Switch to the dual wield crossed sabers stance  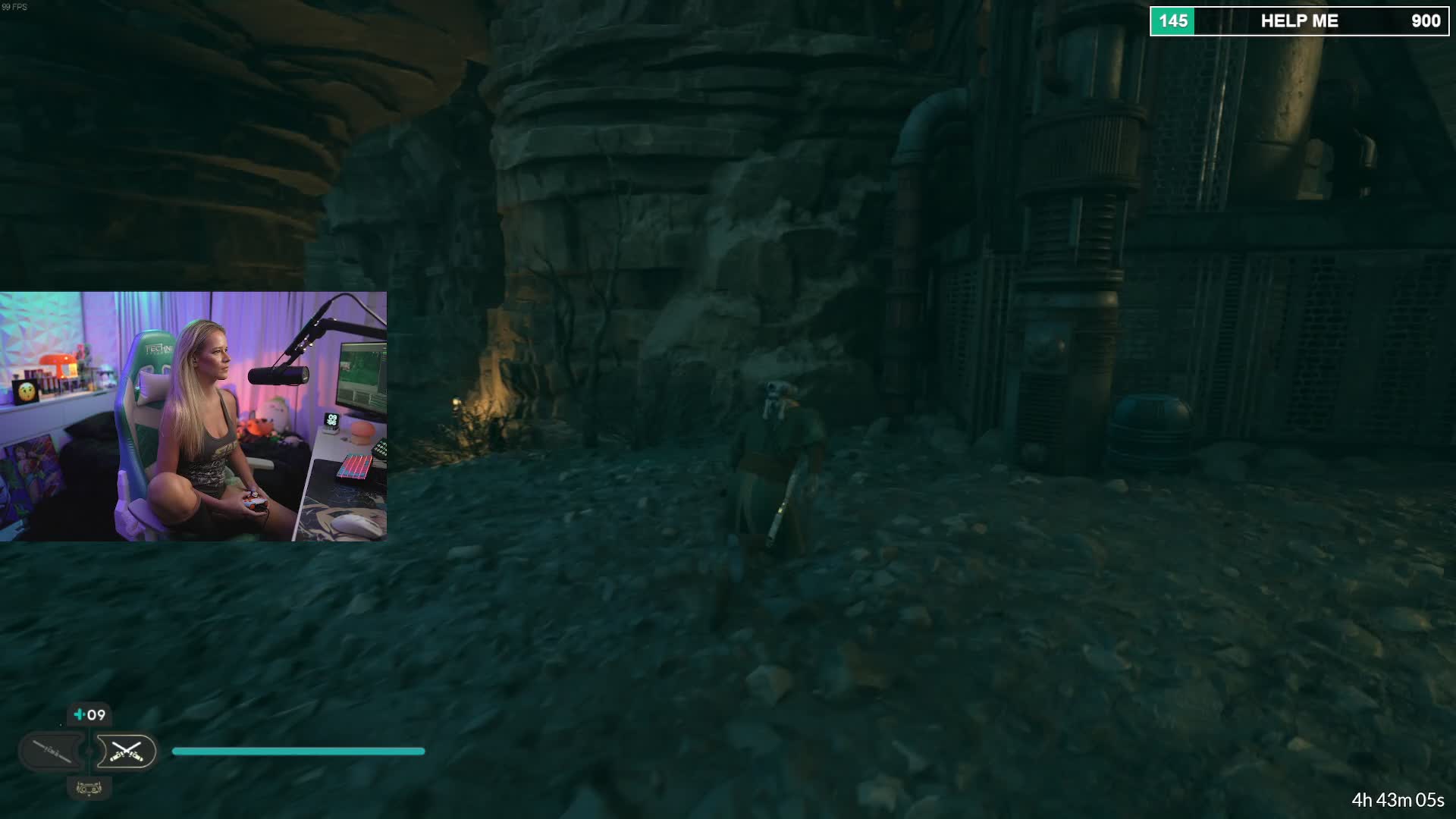tap(126, 752)
